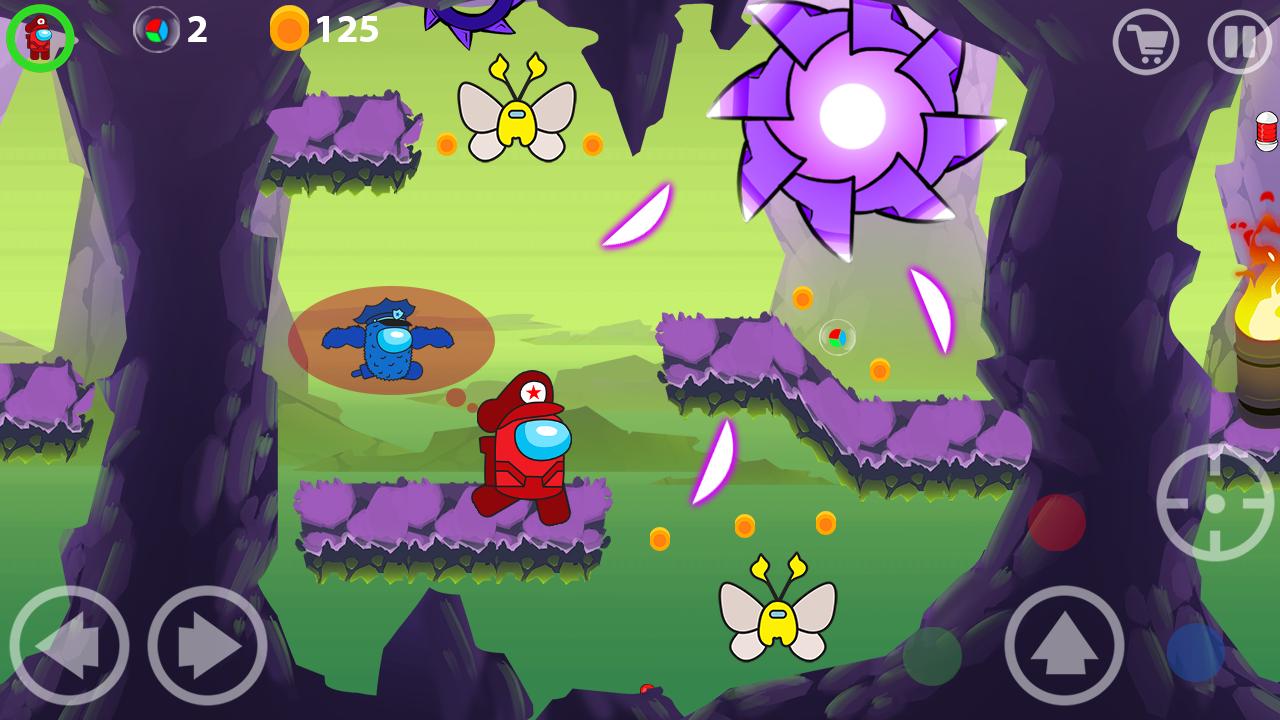Pause the game
The height and width of the screenshot is (720, 1280).
(x=1240, y=42)
